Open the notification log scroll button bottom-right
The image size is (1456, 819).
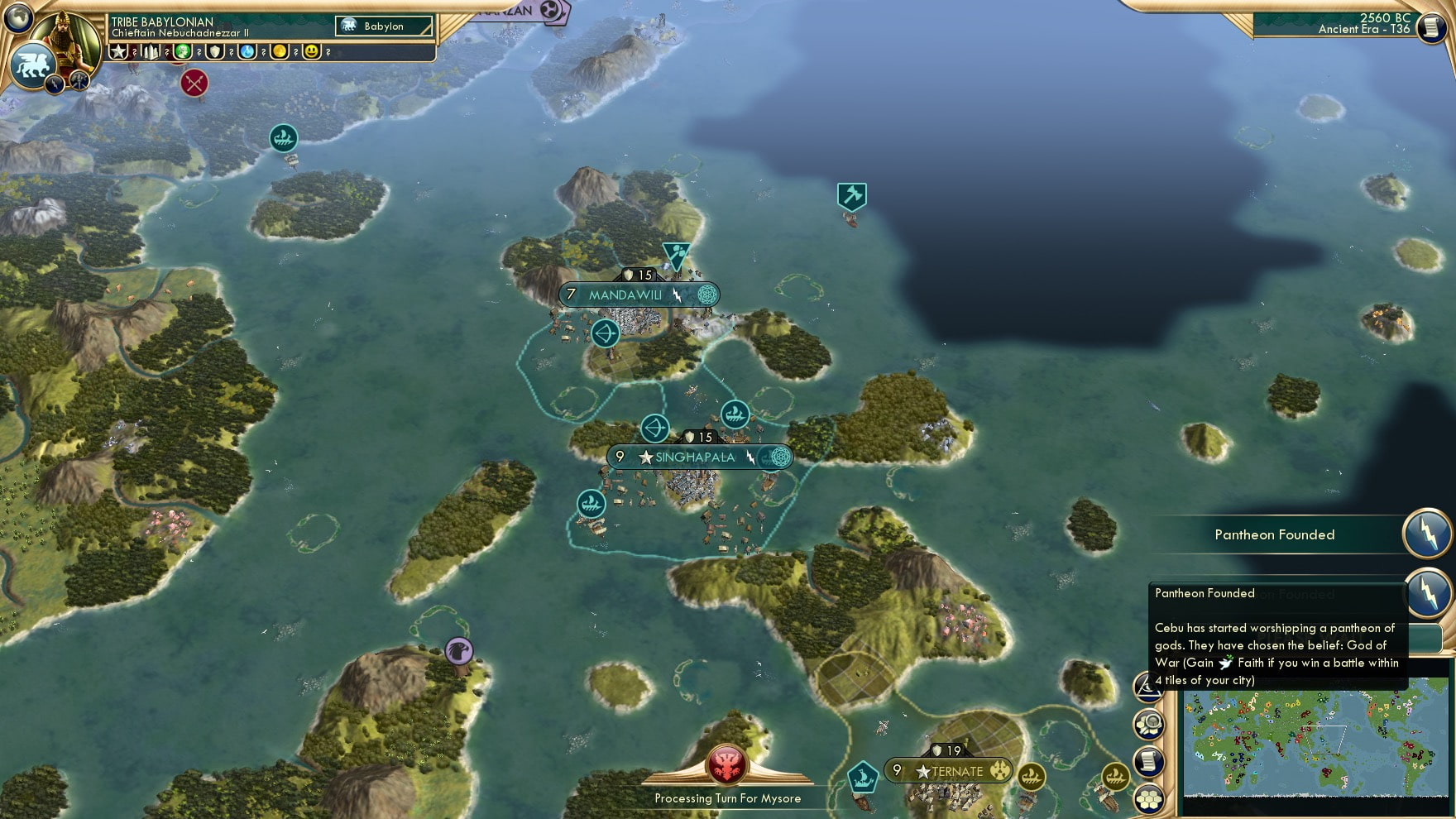click(x=1150, y=759)
